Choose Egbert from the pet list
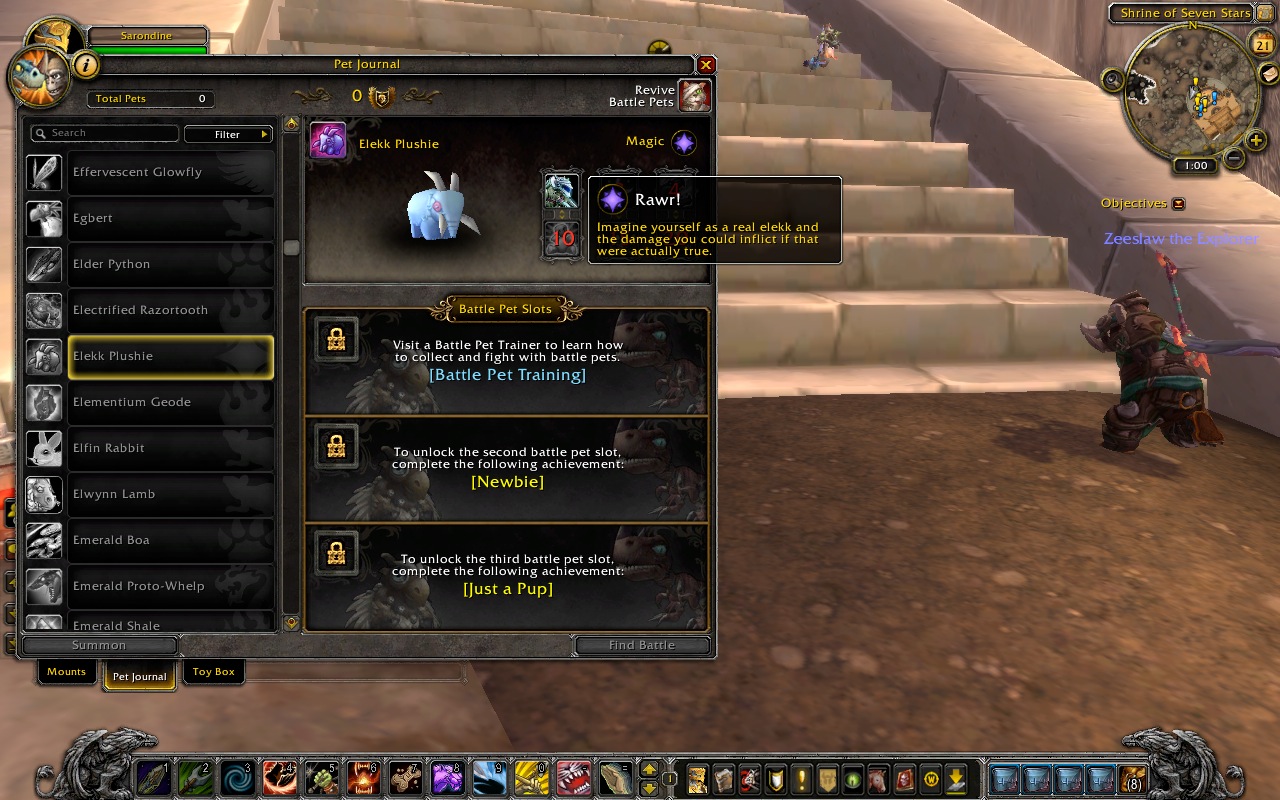 point(170,218)
